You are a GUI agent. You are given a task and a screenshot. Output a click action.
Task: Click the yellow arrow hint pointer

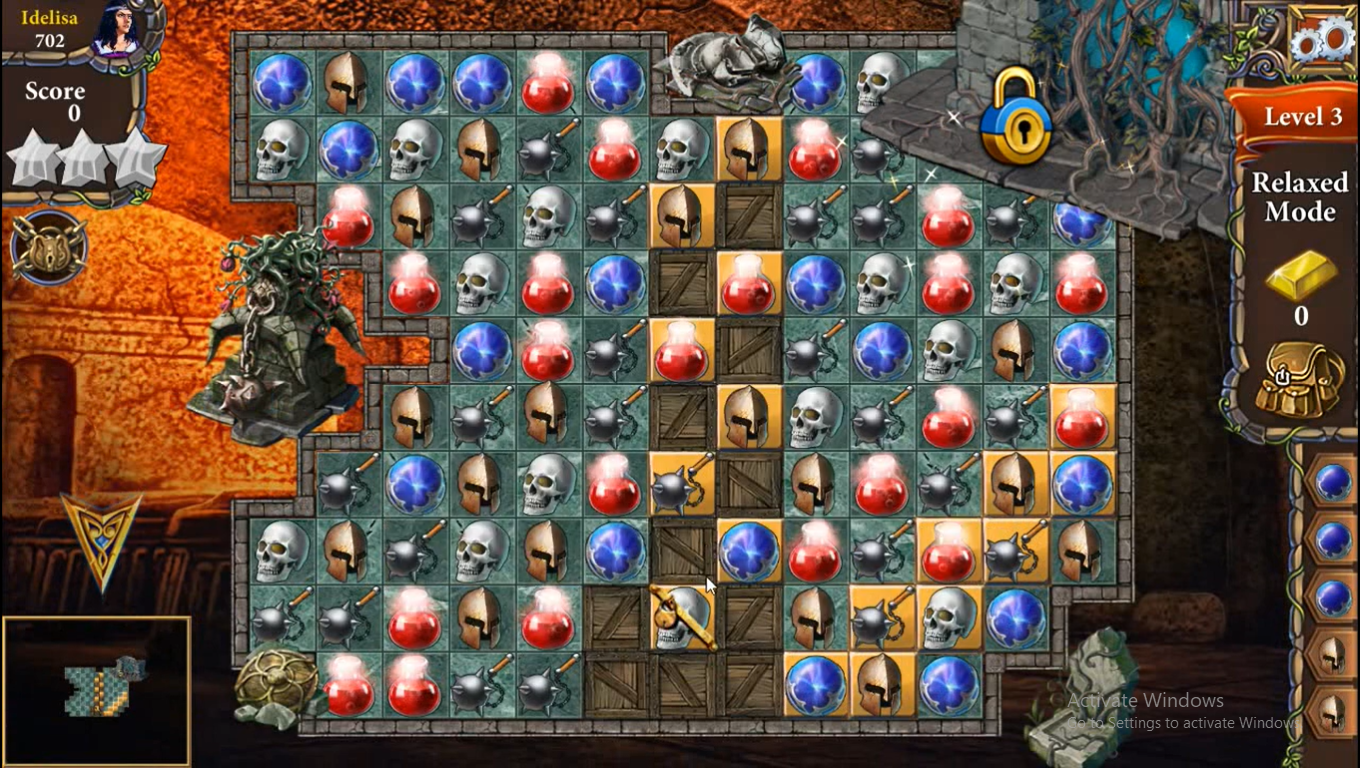coord(100,540)
